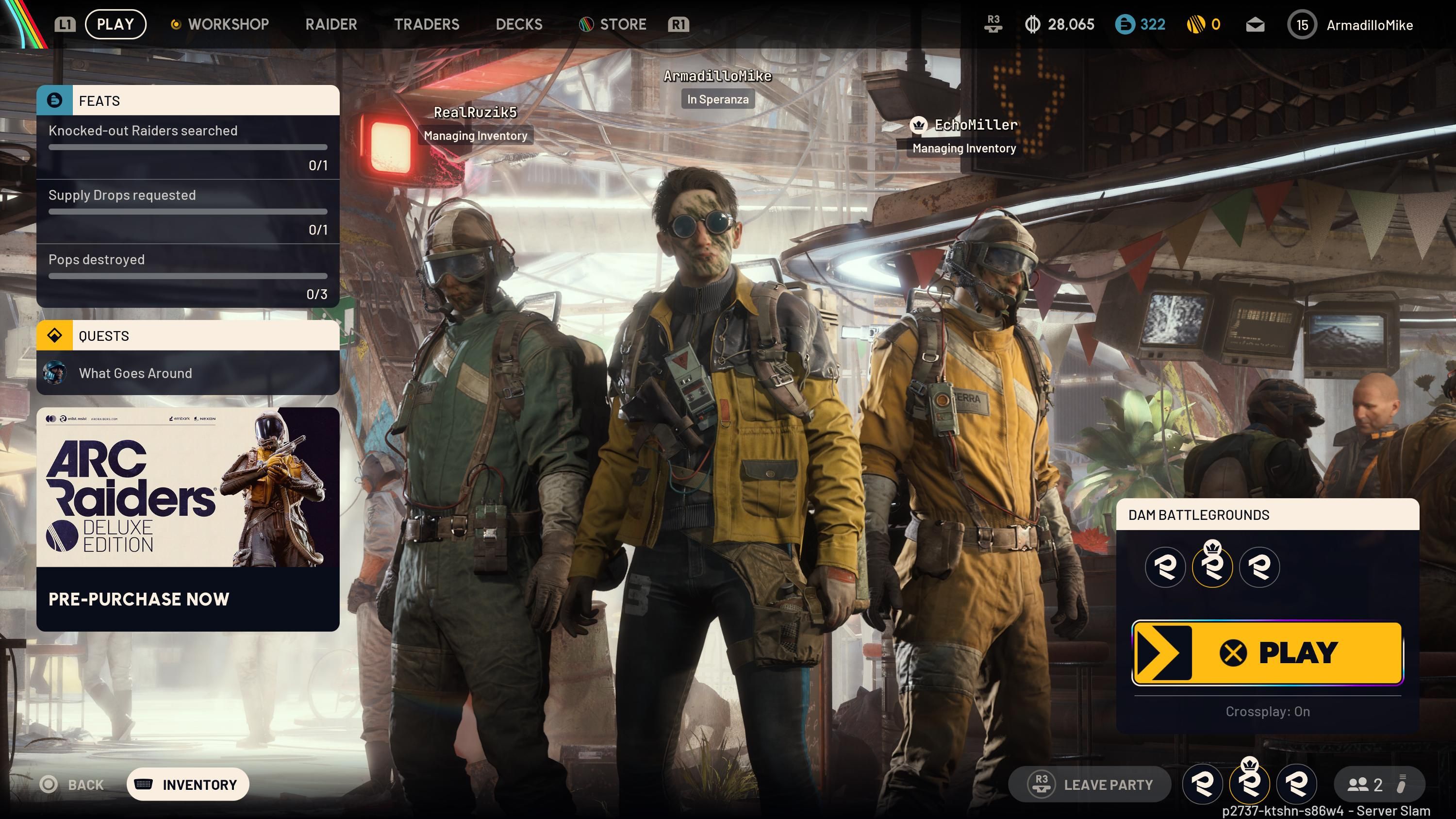The width and height of the screenshot is (1456, 819).
Task: Open the Deluxe Edition pre-purchase banner
Action: [x=188, y=519]
